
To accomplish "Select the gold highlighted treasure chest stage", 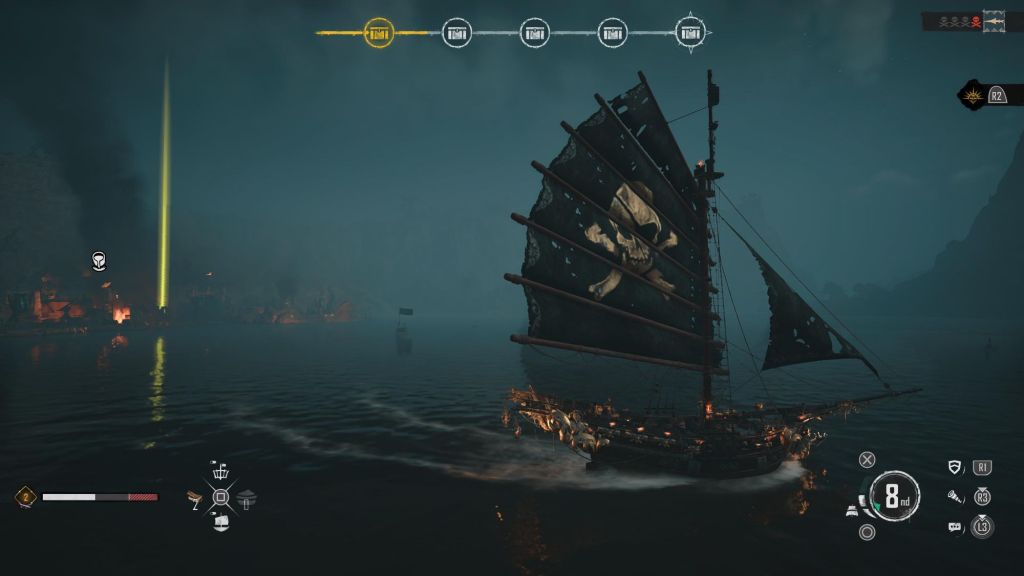I will [x=379, y=33].
